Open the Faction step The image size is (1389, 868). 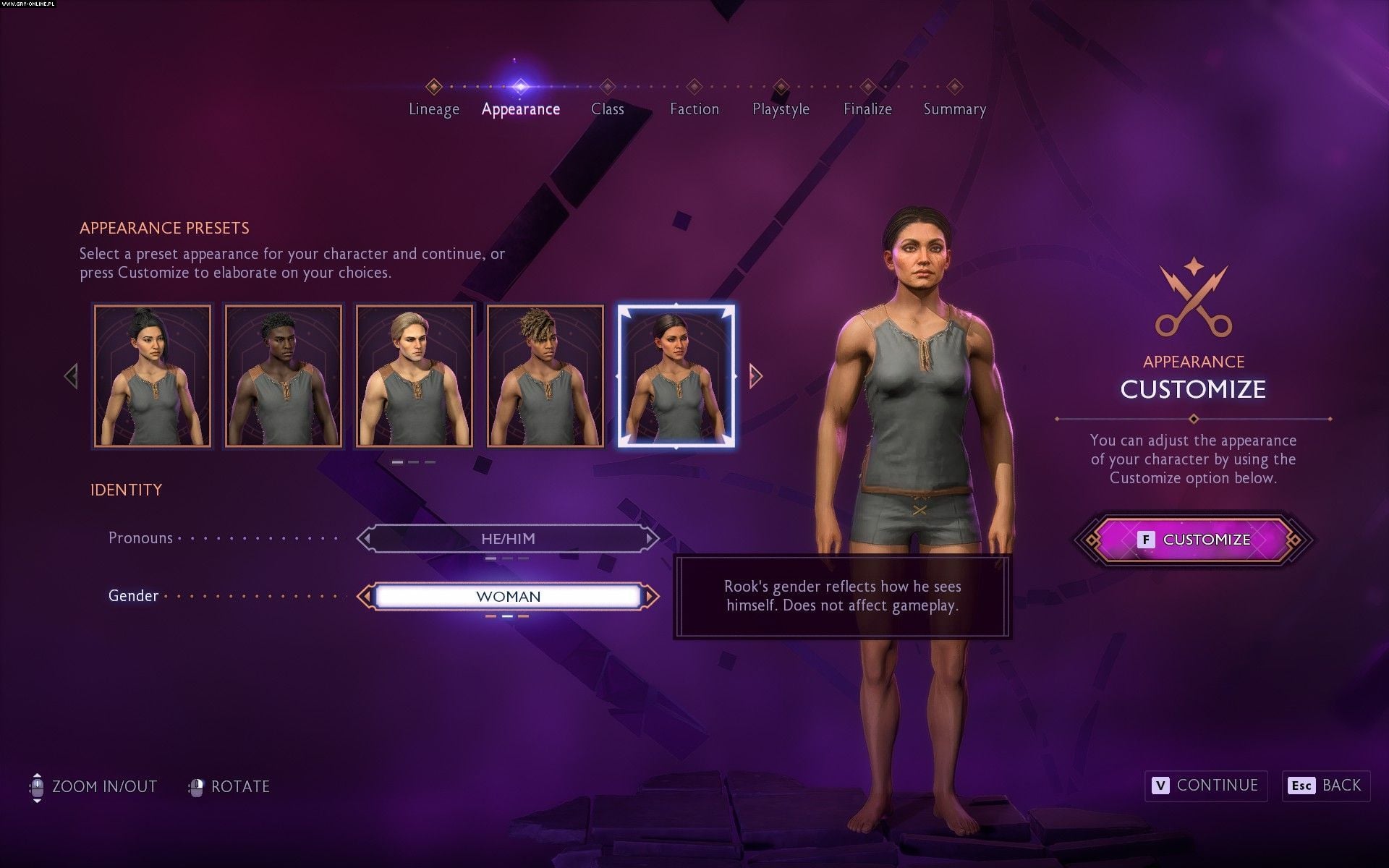[694, 109]
